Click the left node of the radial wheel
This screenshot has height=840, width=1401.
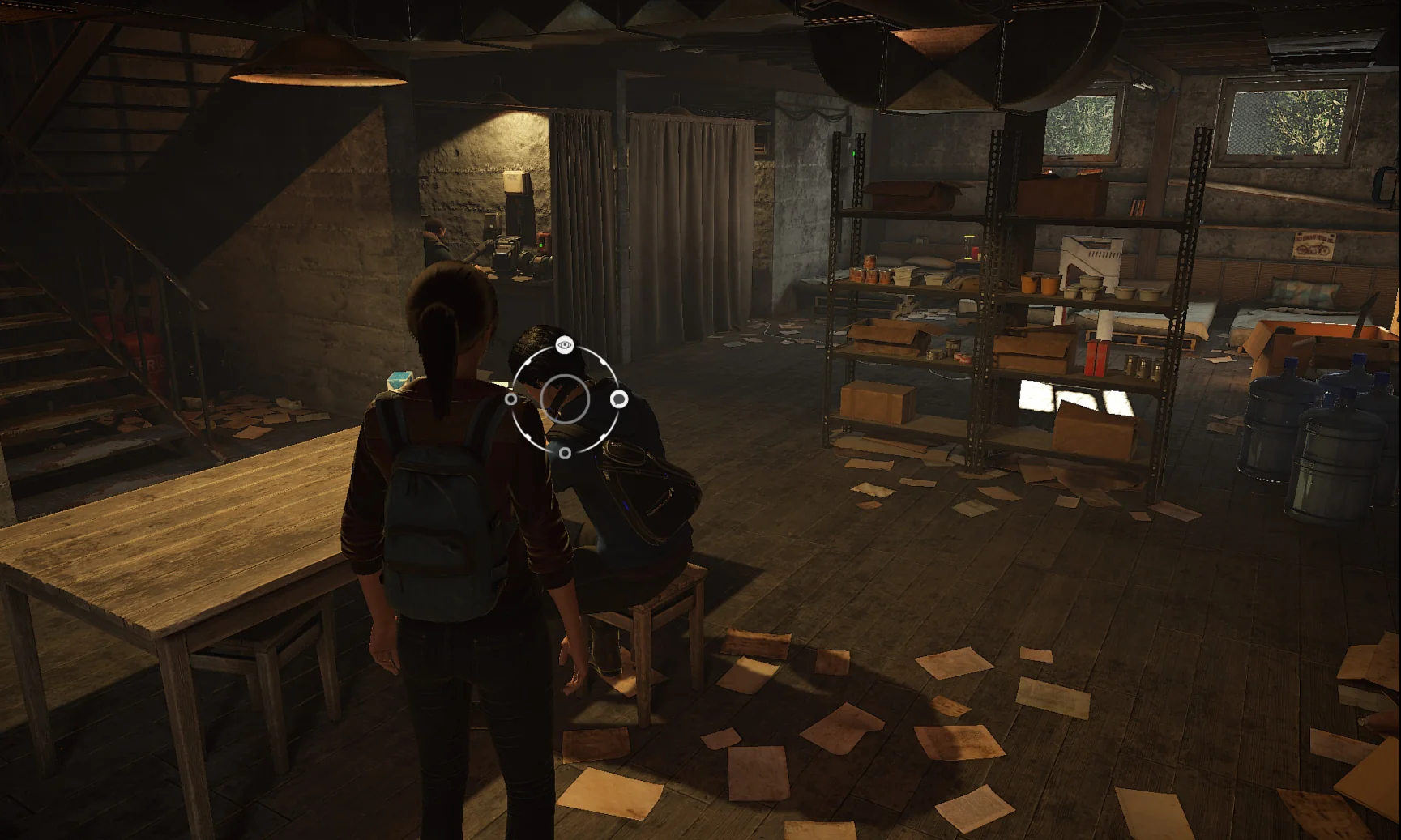(x=510, y=399)
